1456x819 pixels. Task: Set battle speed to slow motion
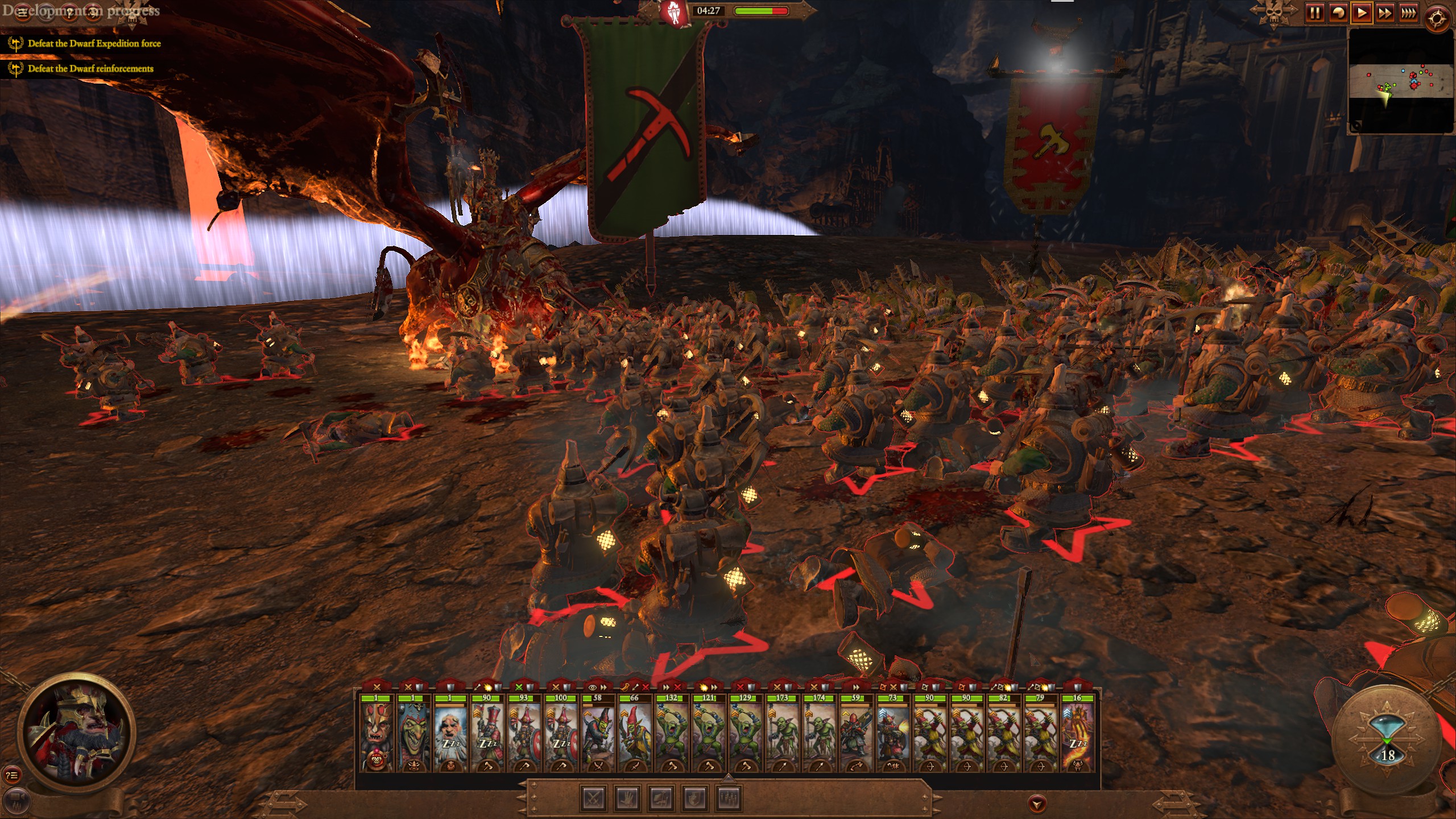coord(1338,13)
